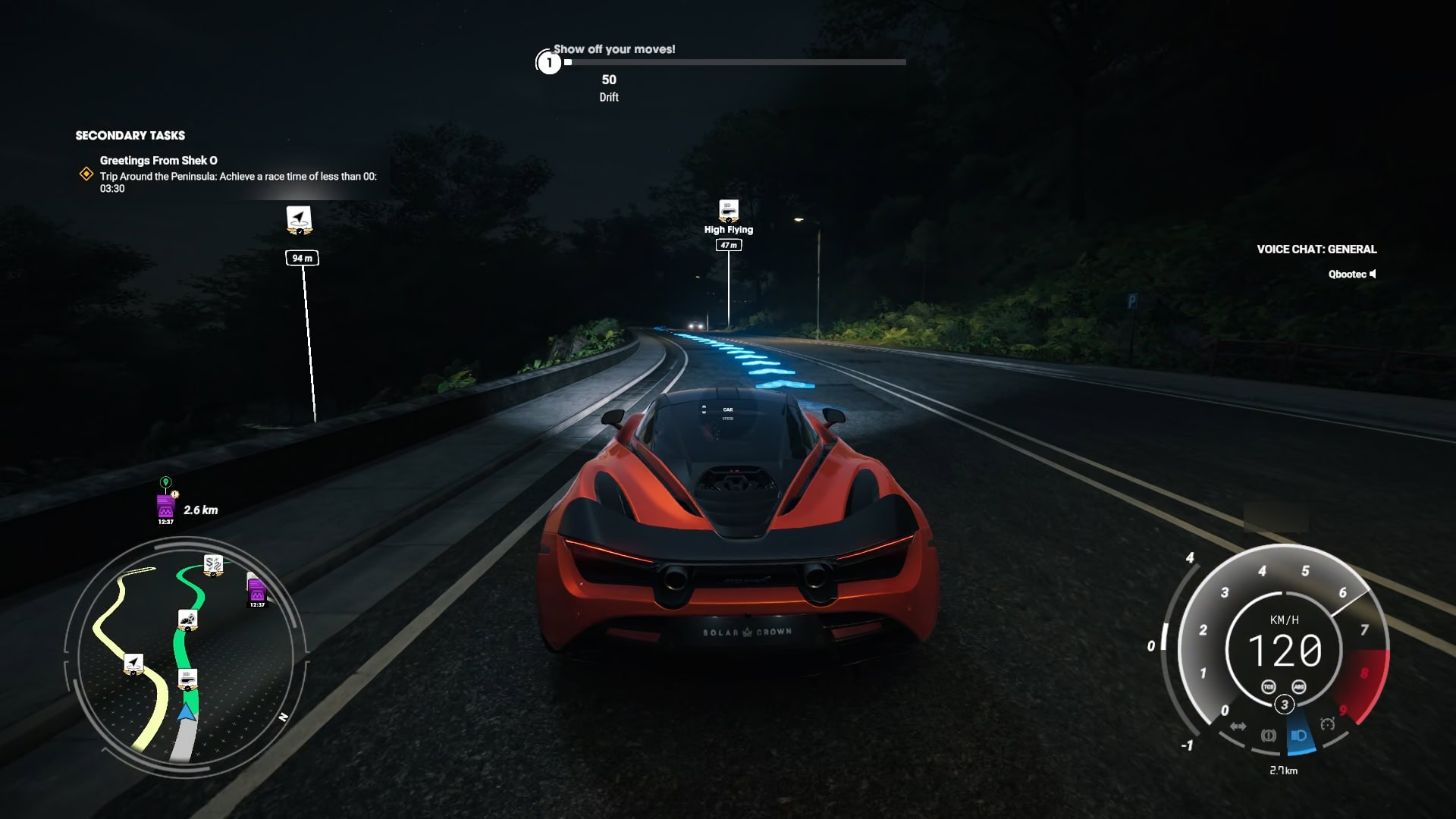Viewport: 1456px width, 819px height.
Task: Click the purple dealership icon on the minimap
Action: [x=256, y=590]
